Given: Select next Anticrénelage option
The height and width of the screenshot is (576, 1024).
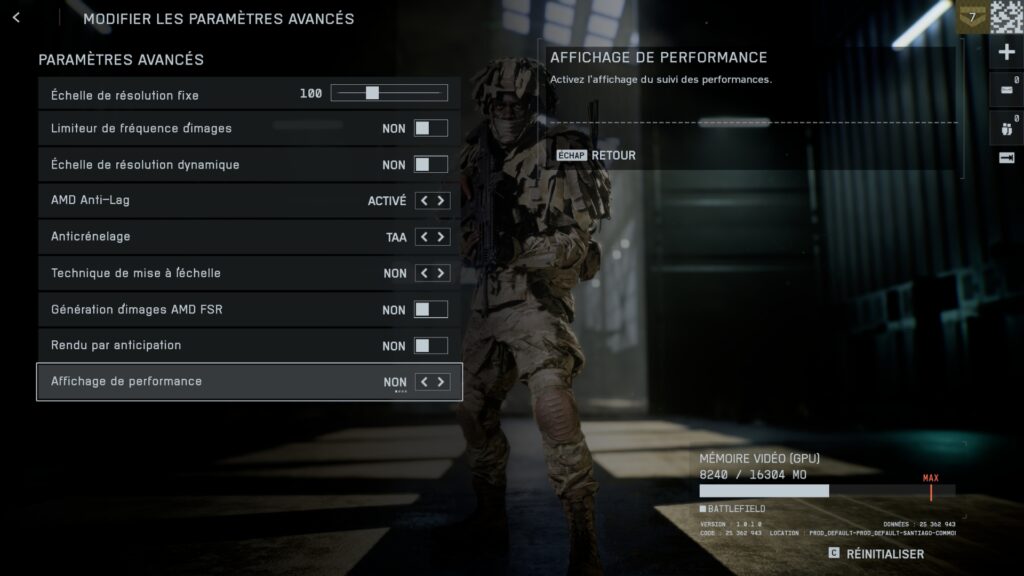Looking at the screenshot, I should click(440, 237).
